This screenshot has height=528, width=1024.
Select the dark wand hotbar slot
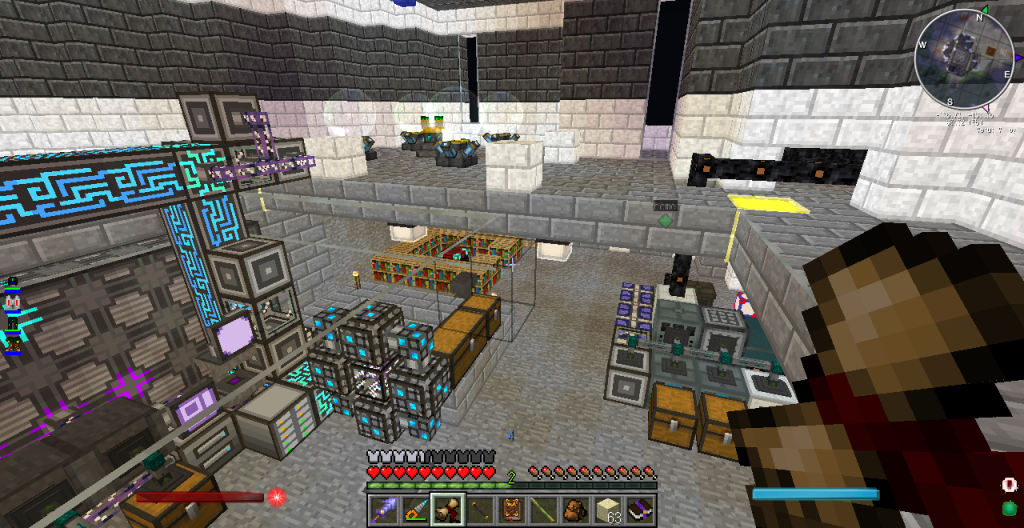[479, 510]
